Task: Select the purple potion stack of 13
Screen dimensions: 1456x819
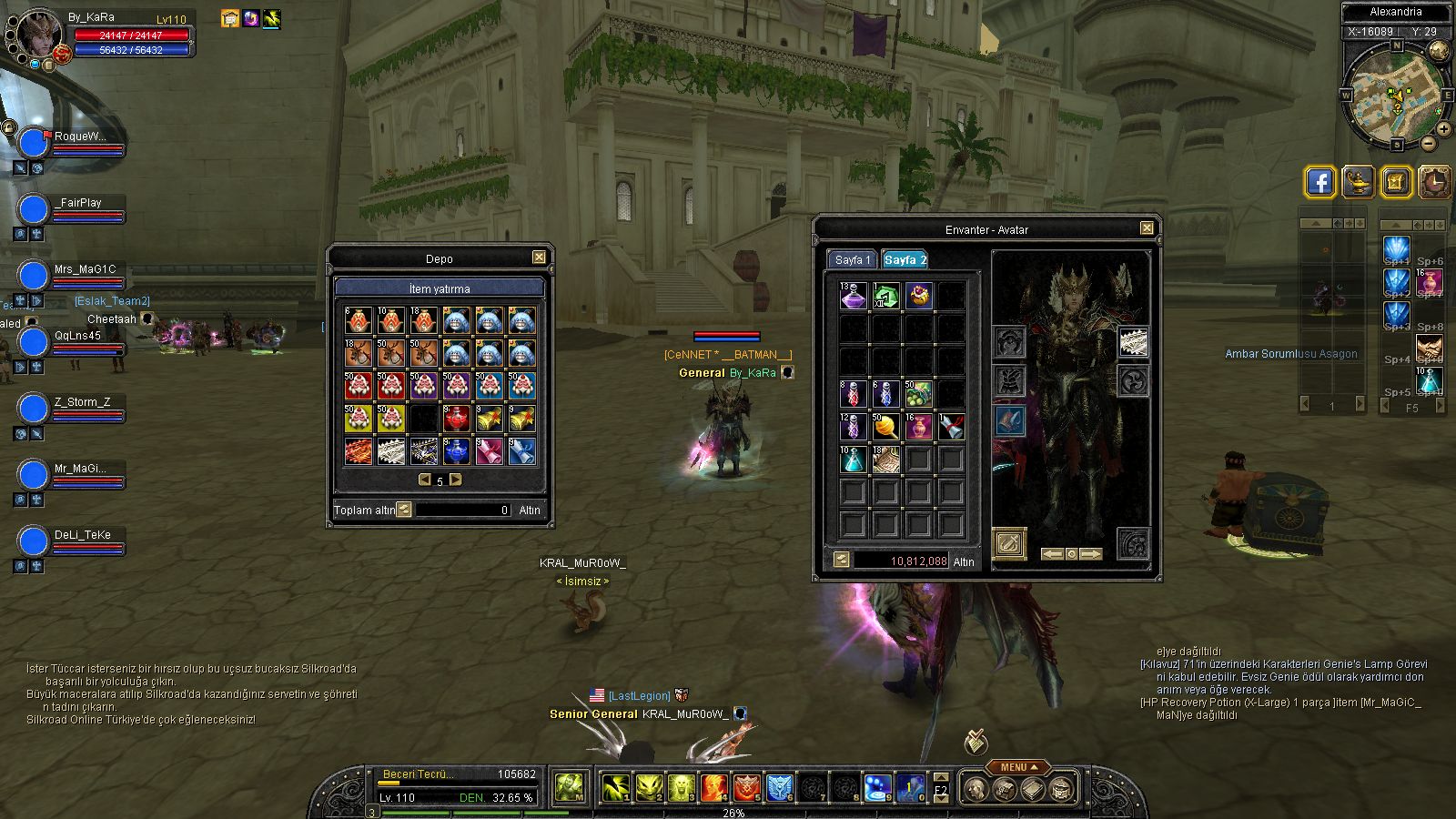Action: click(854, 296)
